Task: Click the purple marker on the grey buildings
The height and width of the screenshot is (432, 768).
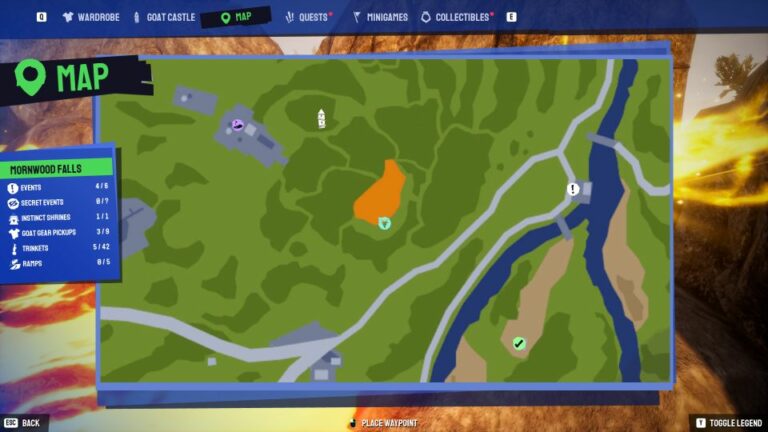Action: click(238, 124)
